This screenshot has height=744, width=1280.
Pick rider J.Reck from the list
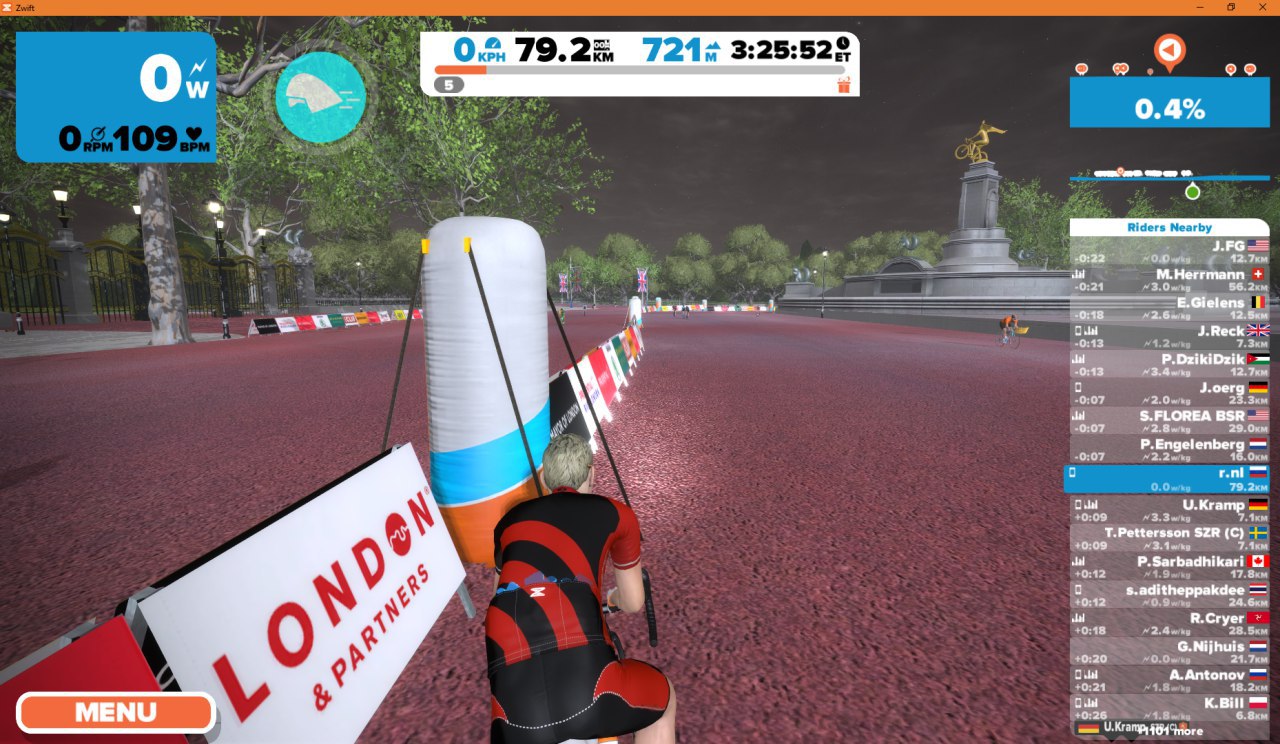pyautogui.click(x=1169, y=337)
